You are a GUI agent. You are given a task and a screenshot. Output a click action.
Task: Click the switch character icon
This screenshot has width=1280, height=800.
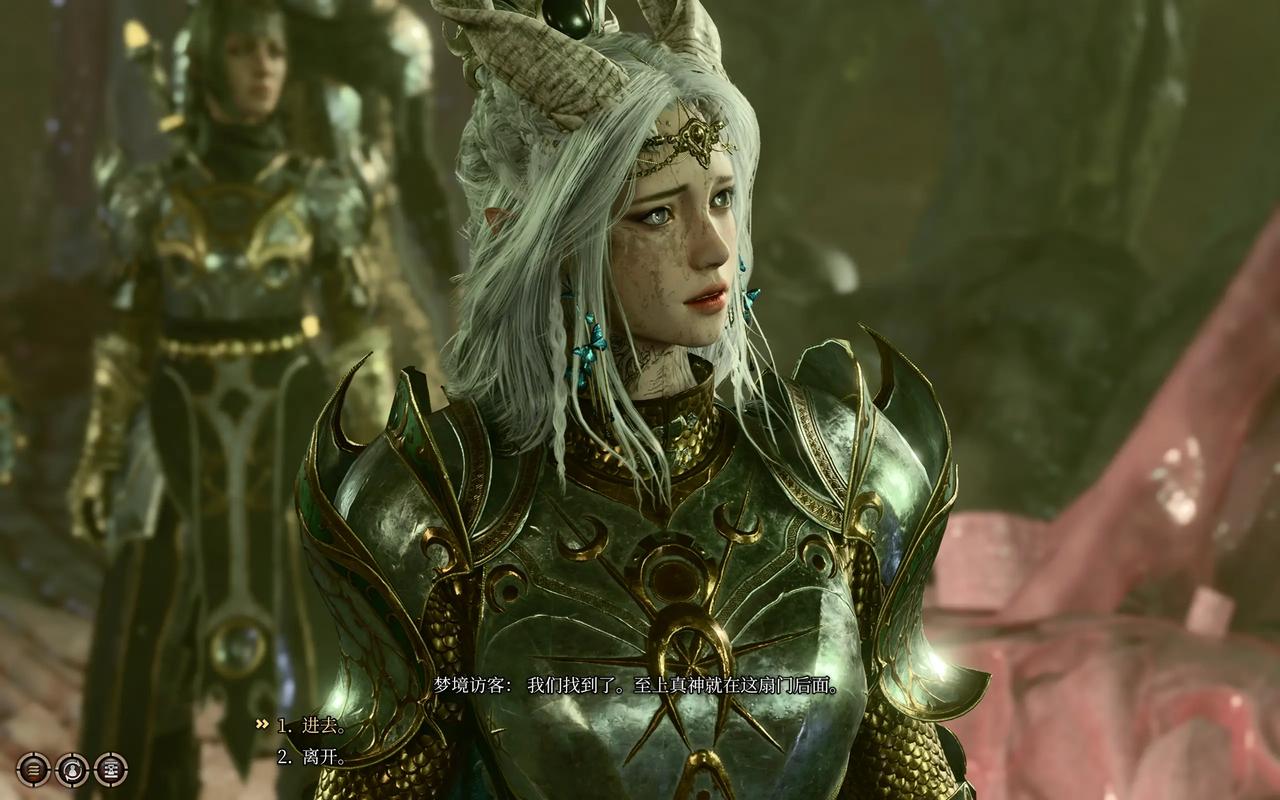tap(72, 769)
